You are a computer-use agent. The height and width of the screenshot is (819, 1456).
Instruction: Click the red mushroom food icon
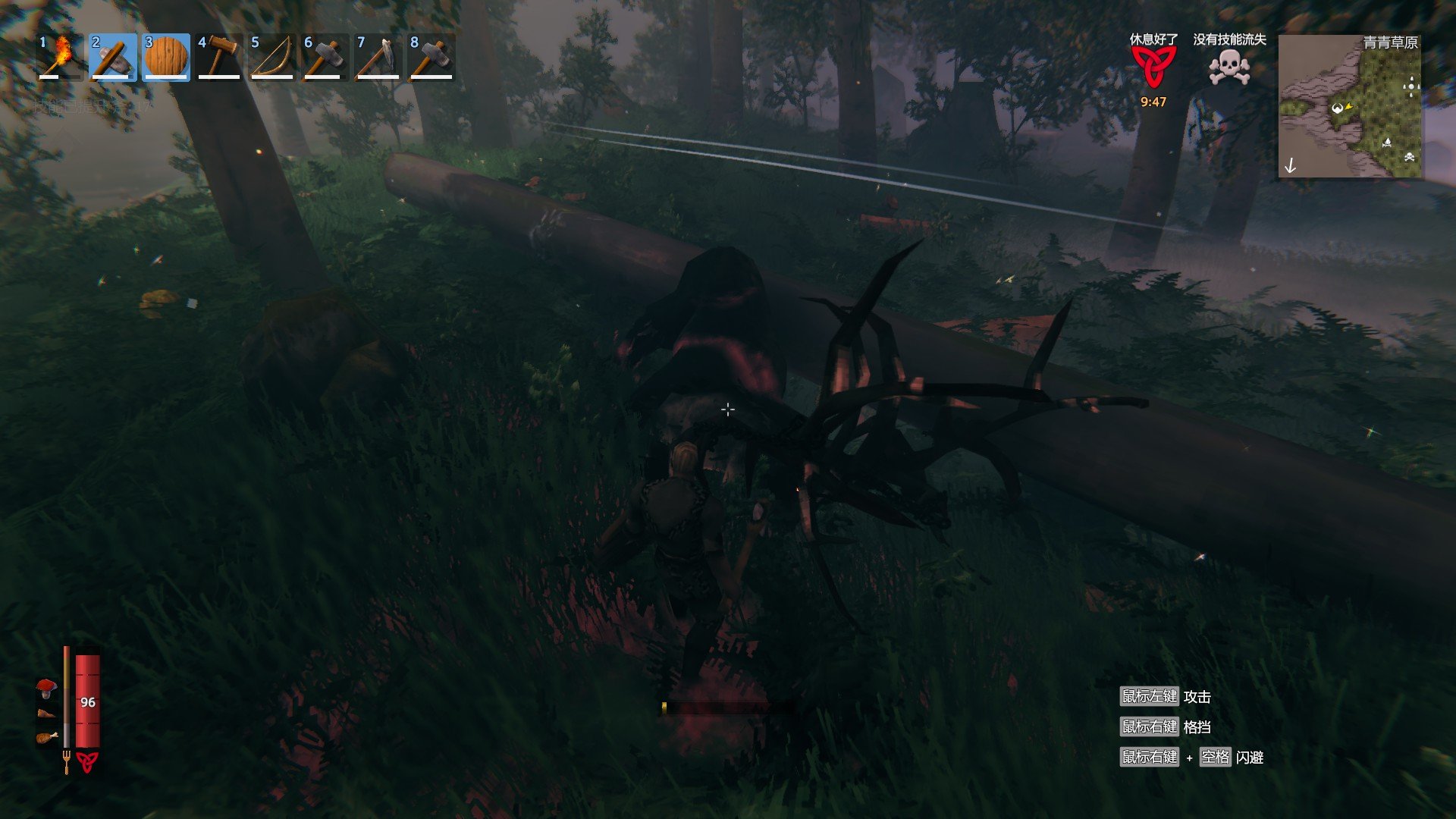click(x=47, y=688)
